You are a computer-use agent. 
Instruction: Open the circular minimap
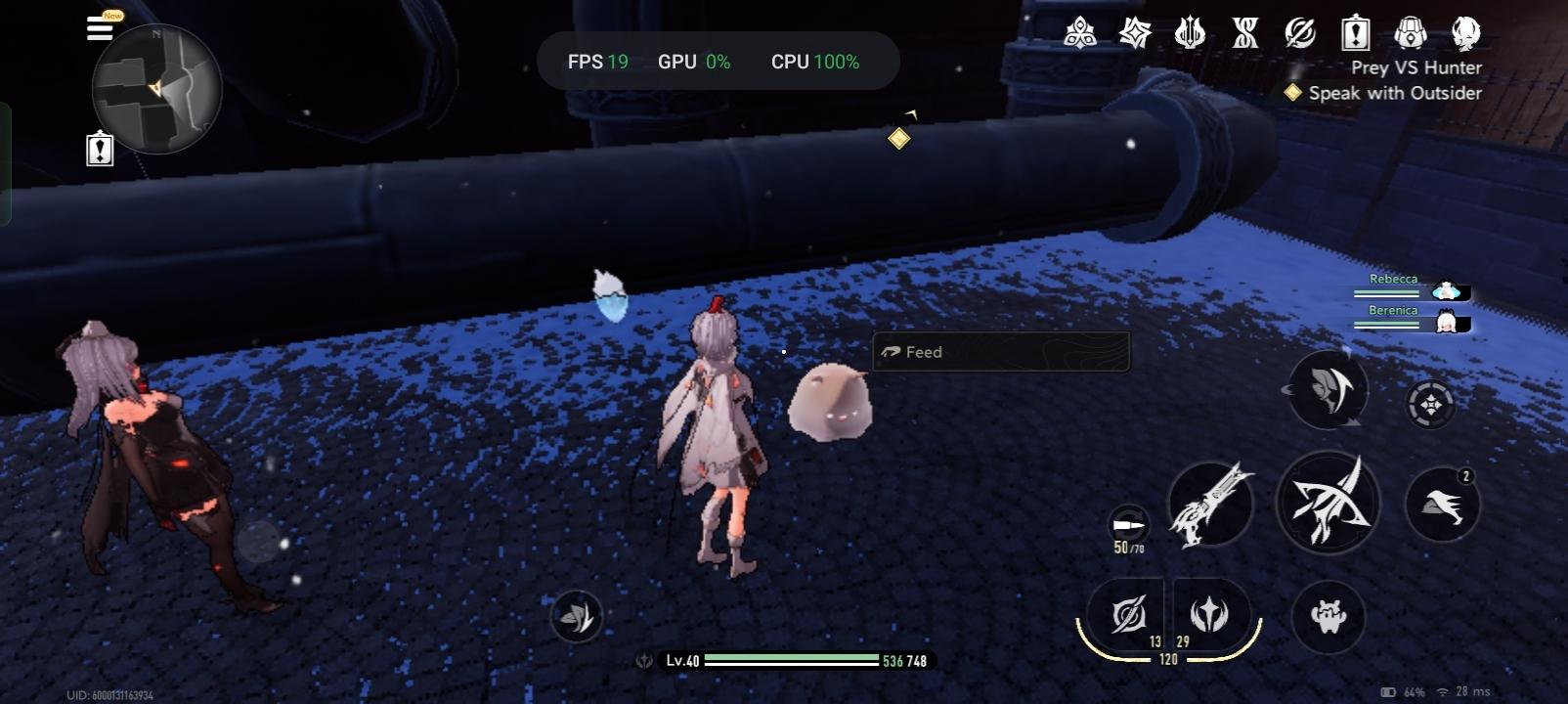[x=156, y=89]
